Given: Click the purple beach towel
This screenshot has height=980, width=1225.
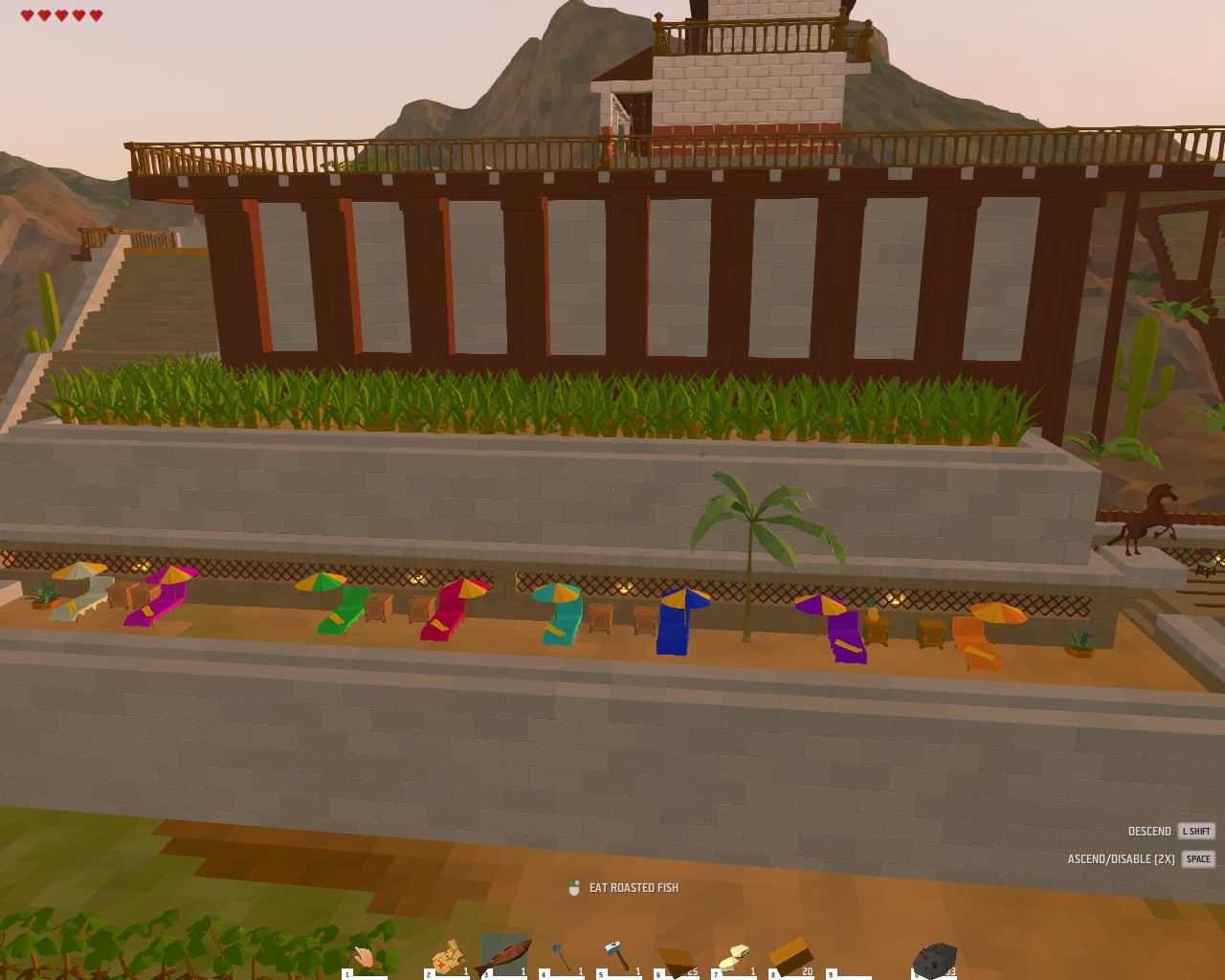Looking at the screenshot, I should coord(848,636).
